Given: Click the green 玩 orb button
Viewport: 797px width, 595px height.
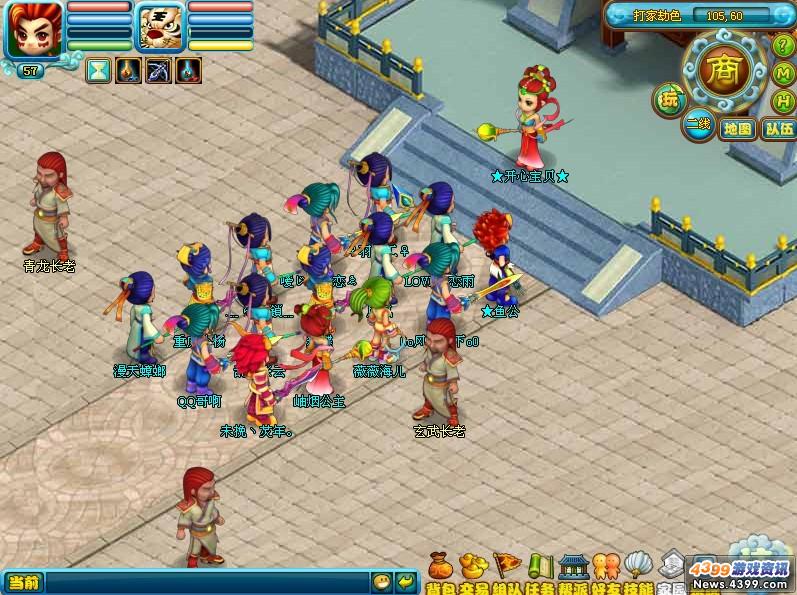Looking at the screenshot, I should point(668,100).
